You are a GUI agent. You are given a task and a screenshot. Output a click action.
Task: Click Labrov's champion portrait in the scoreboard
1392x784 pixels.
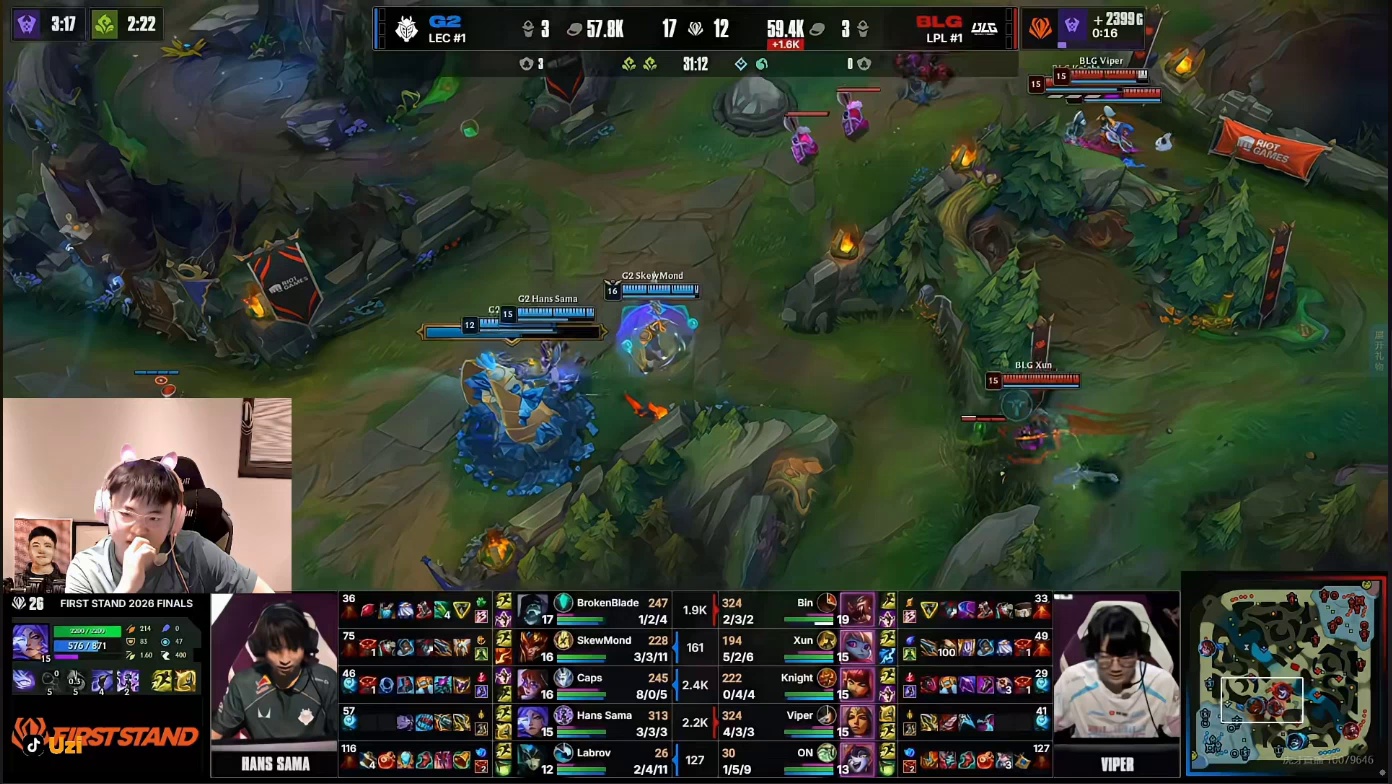coord(533,758)
